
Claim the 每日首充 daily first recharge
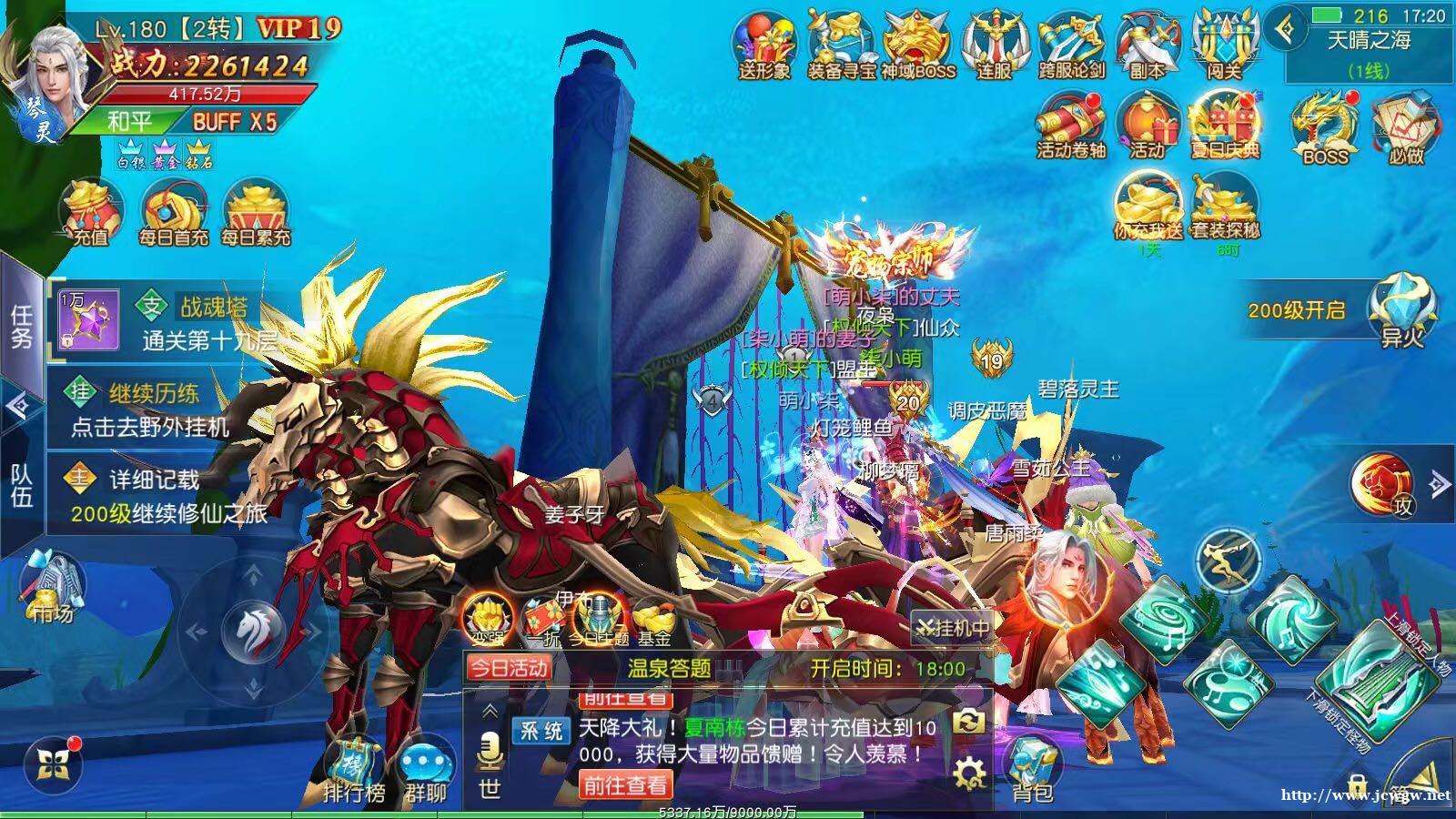coord(173,213)
